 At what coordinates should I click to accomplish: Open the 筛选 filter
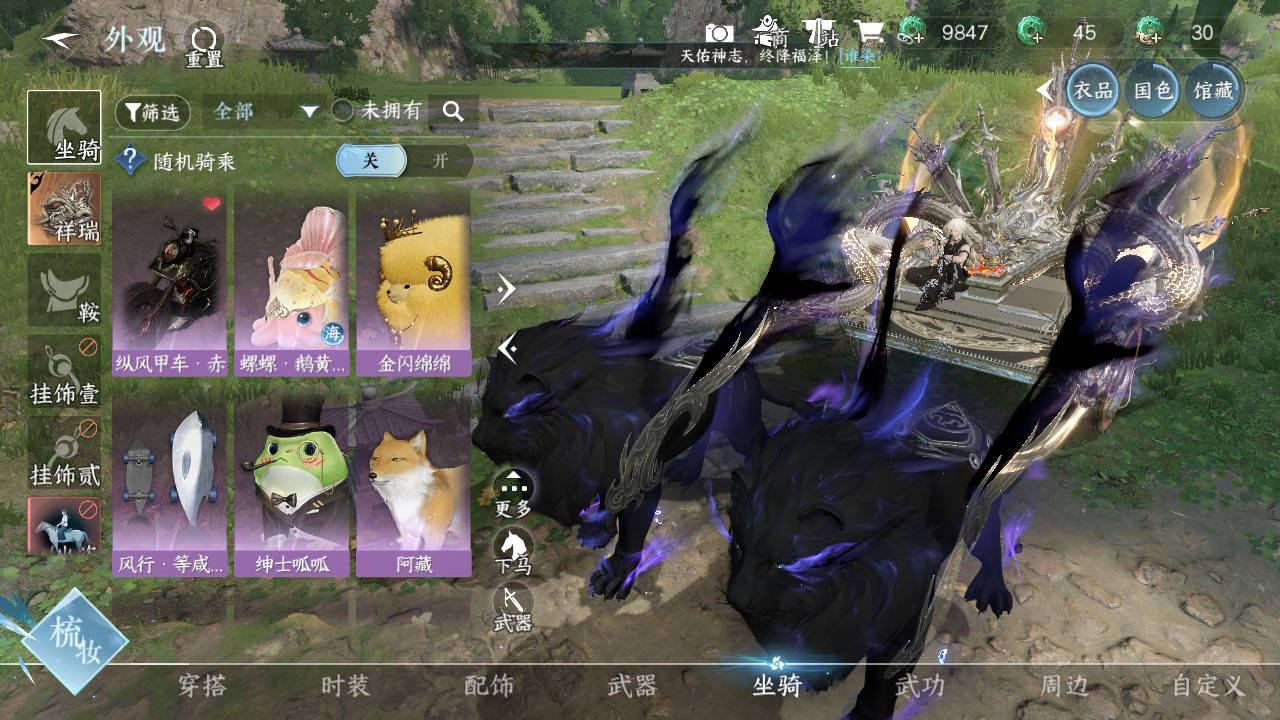tap(153, 112)
